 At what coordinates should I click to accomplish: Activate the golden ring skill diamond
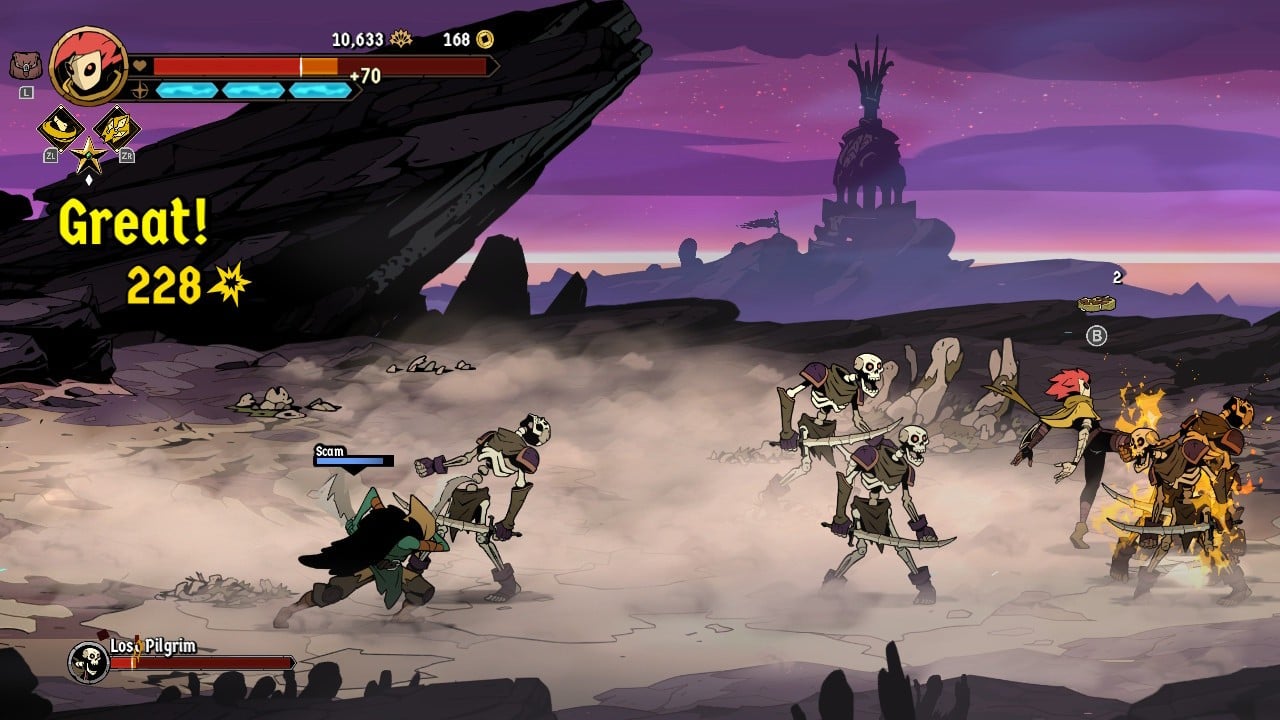pos(61,127)
